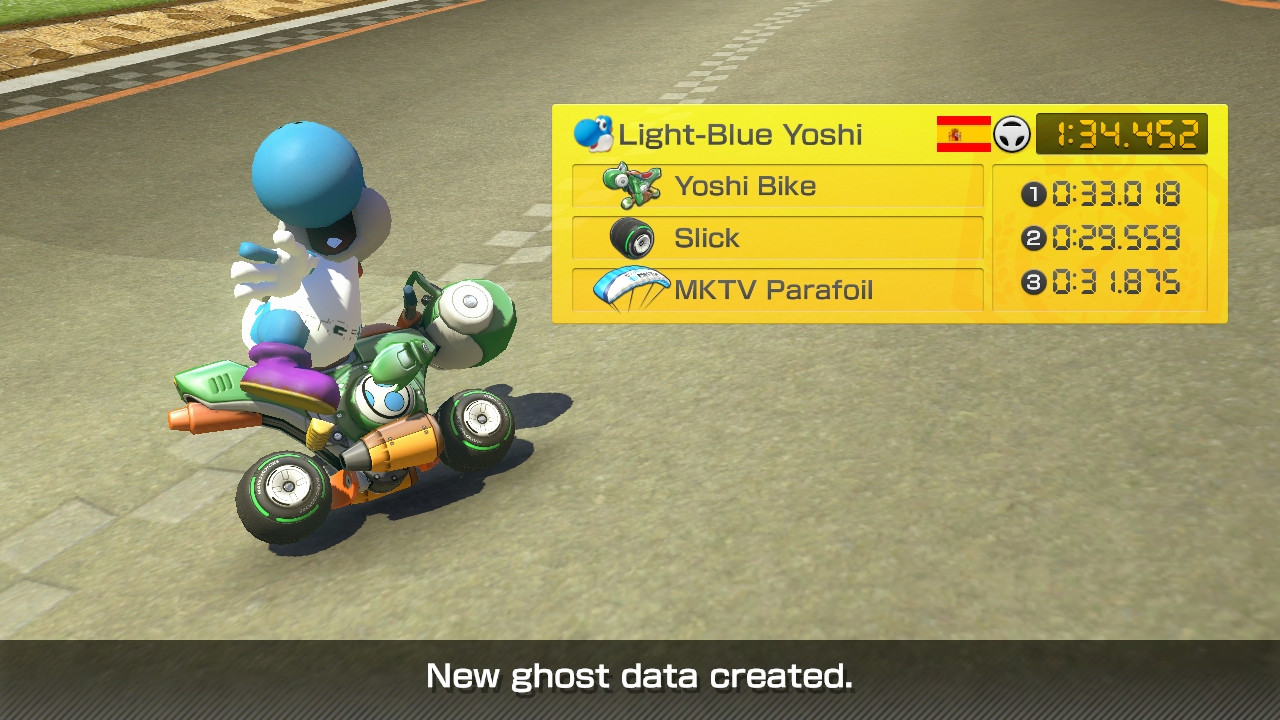
Task: Select the Light-Blue Yoshi name header
Action: (740, 133)
